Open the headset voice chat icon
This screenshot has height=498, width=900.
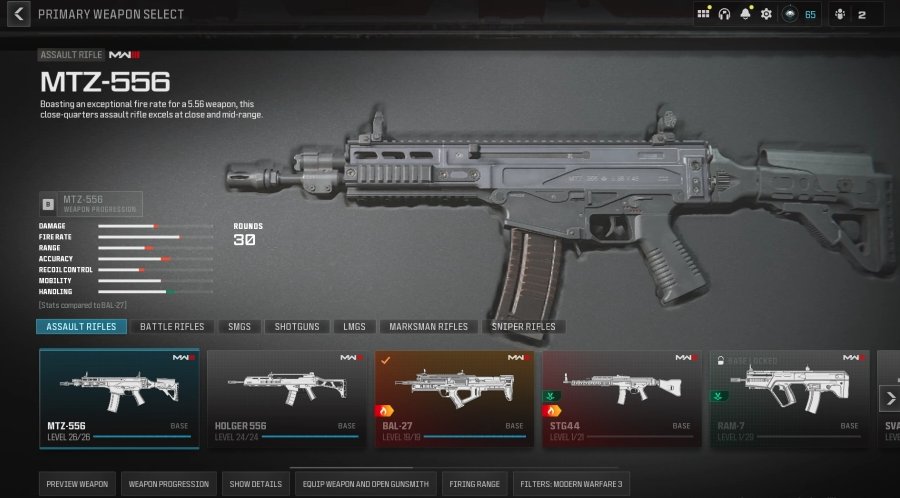pyautogui.click(x=724, y=14)
